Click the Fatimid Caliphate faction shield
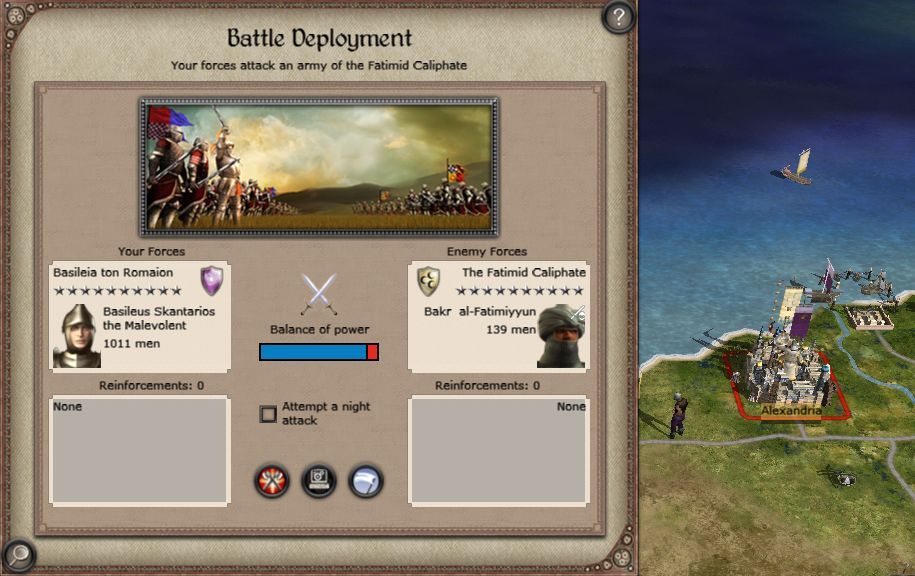 428,281
